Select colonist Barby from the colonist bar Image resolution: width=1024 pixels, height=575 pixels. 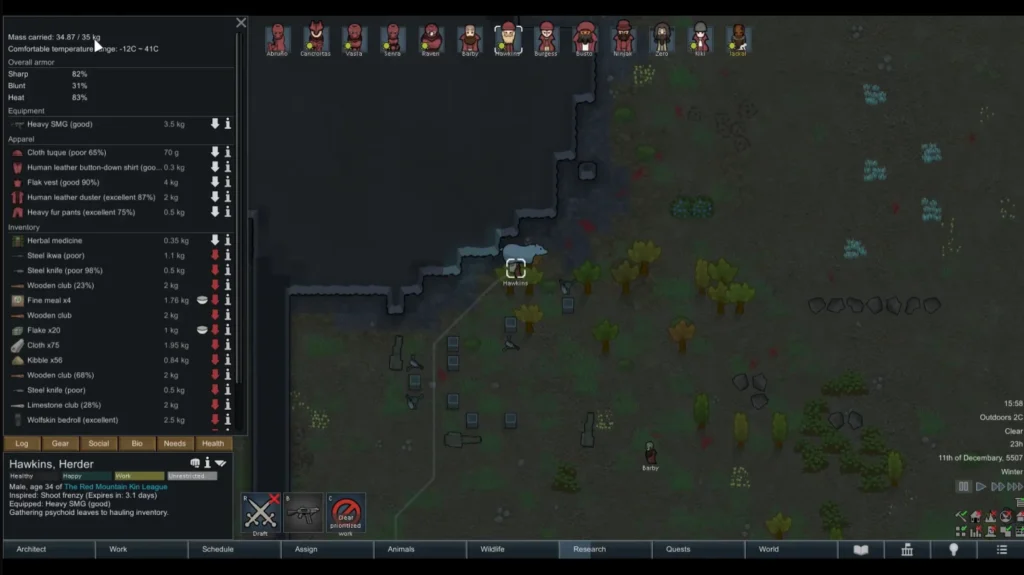tap(470, 39)
